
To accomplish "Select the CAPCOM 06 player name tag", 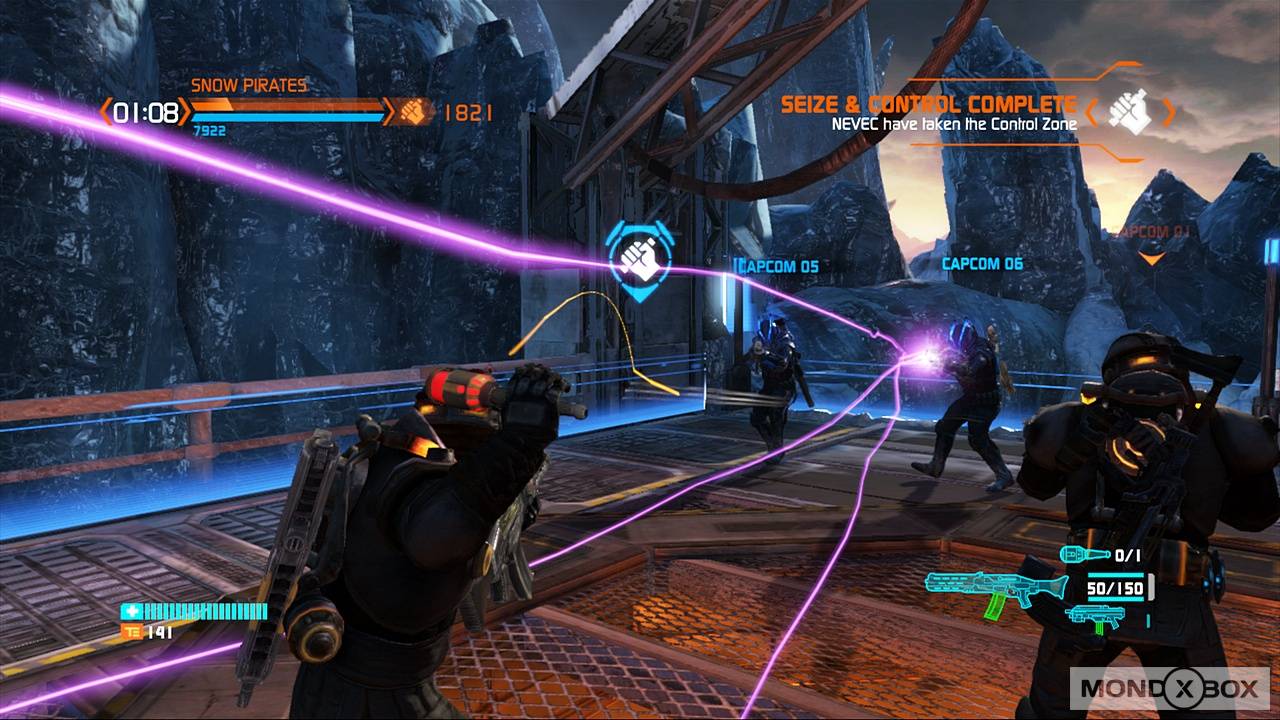I will [982, 264].
